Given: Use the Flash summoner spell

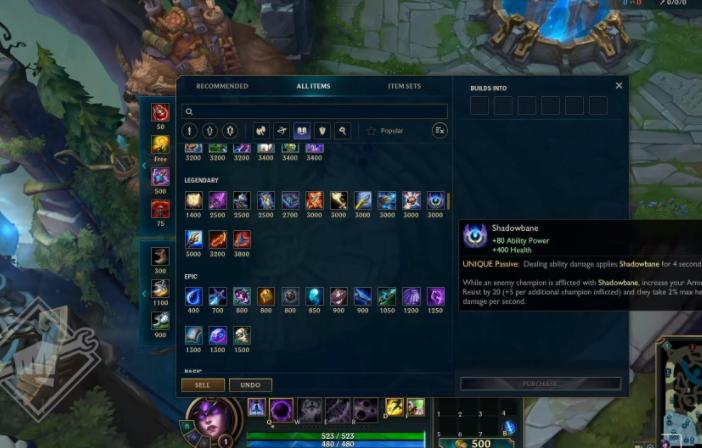Looking at the screenshot, I should pos(395,407).
